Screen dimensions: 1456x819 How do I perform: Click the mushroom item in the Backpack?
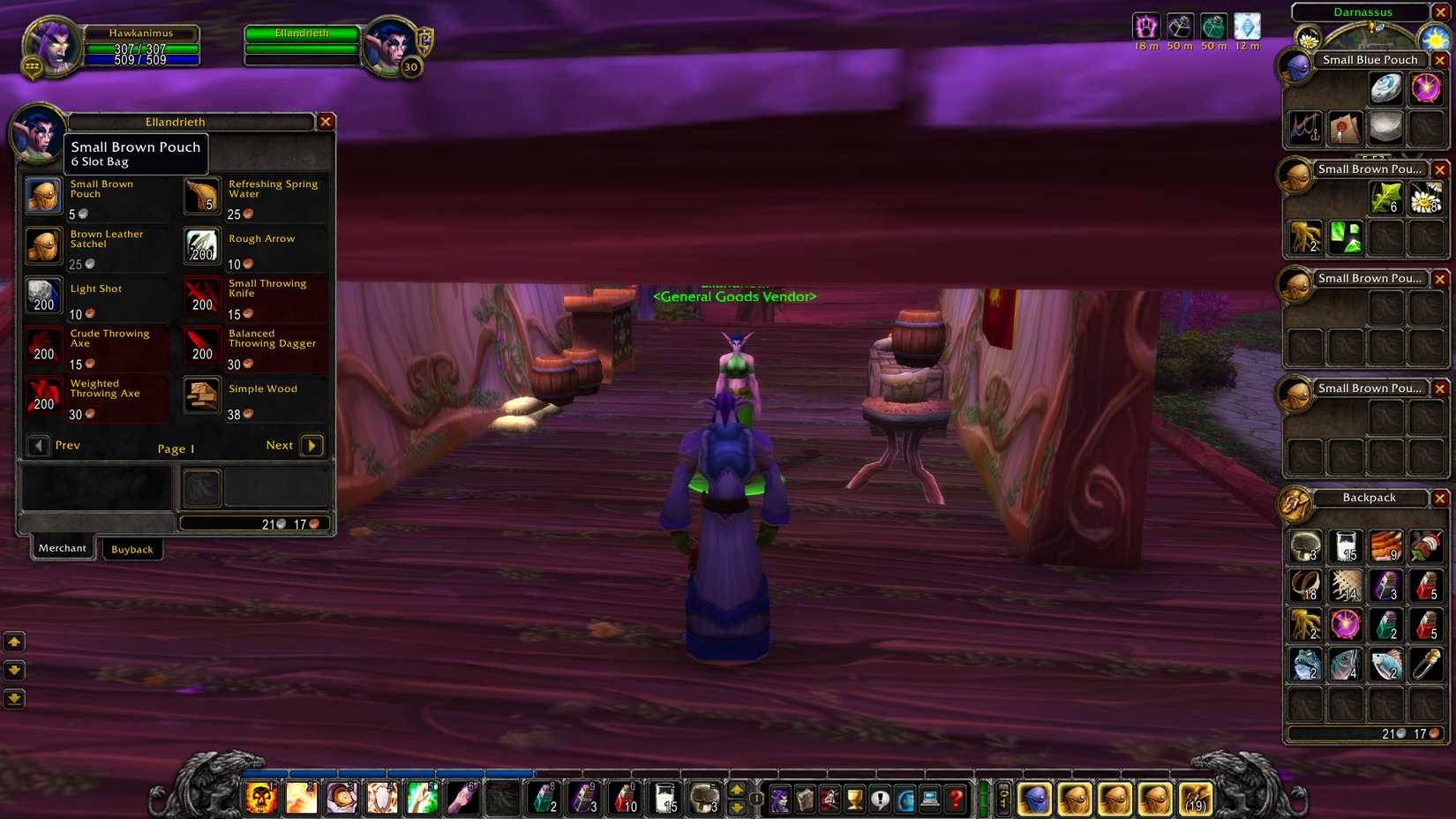[1304, 546]
